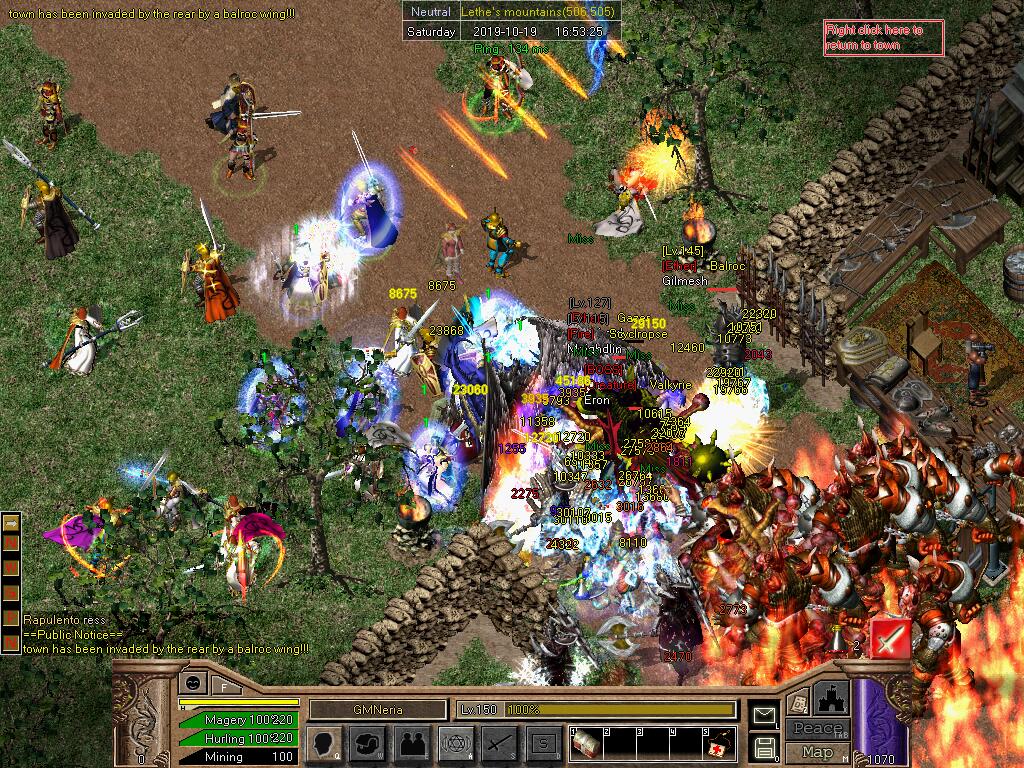Image resolution: width=1024 pixels, height=768 pixels.
Task: Click the castle icon above Peace
Action: (x=832, y=699)
